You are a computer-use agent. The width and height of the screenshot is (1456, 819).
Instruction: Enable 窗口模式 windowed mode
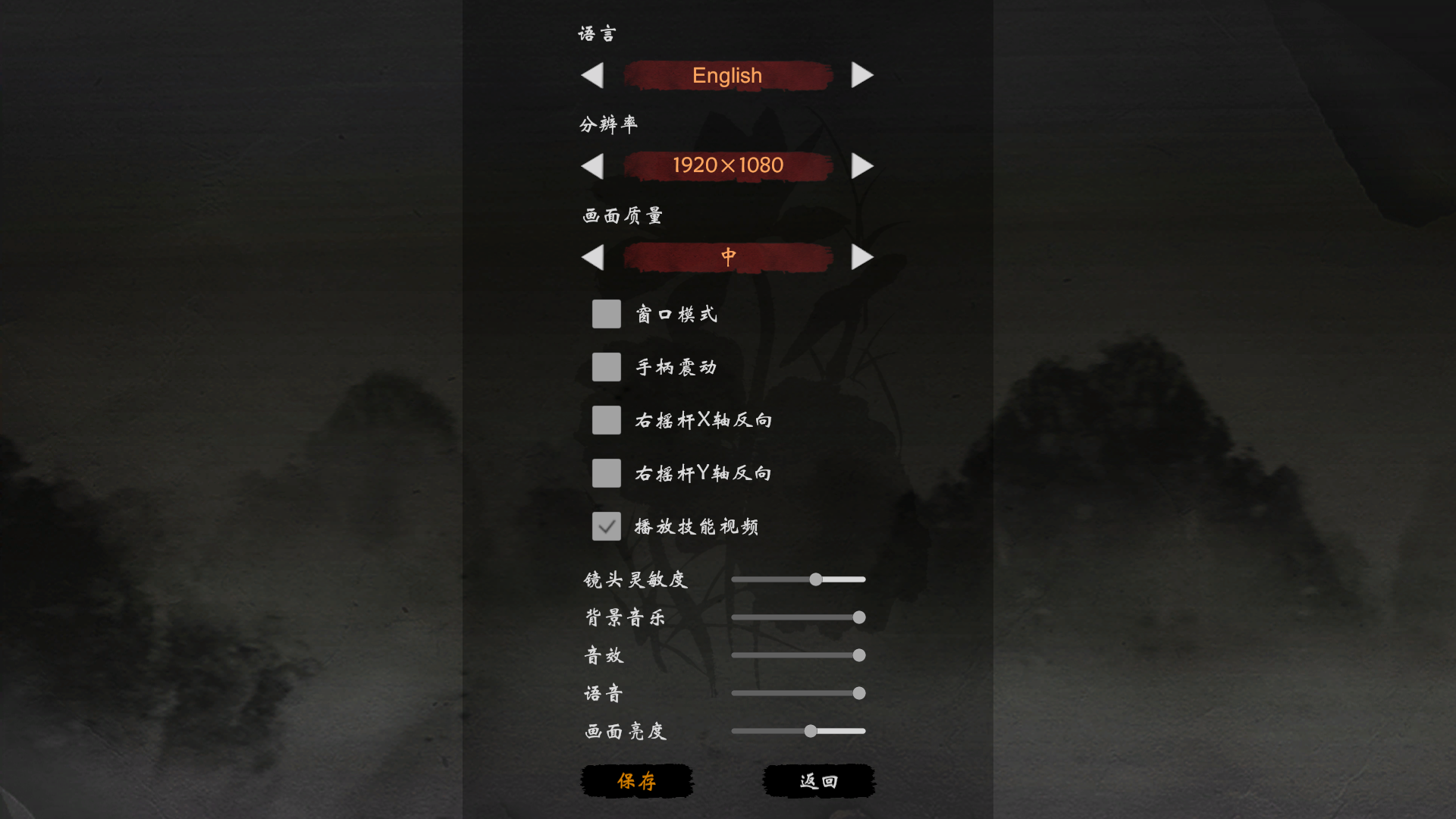click(x=606, y=313)
